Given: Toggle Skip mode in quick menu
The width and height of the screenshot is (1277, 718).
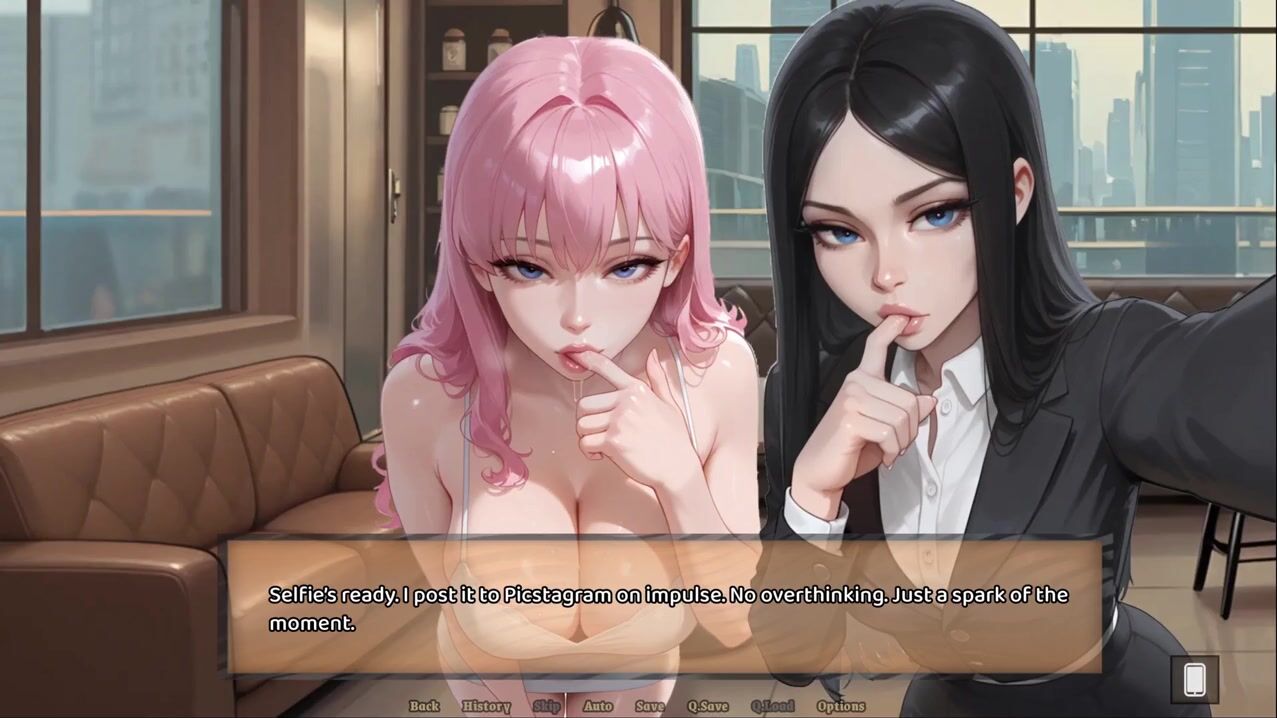Looking at the screenshot, I should 547,706.
